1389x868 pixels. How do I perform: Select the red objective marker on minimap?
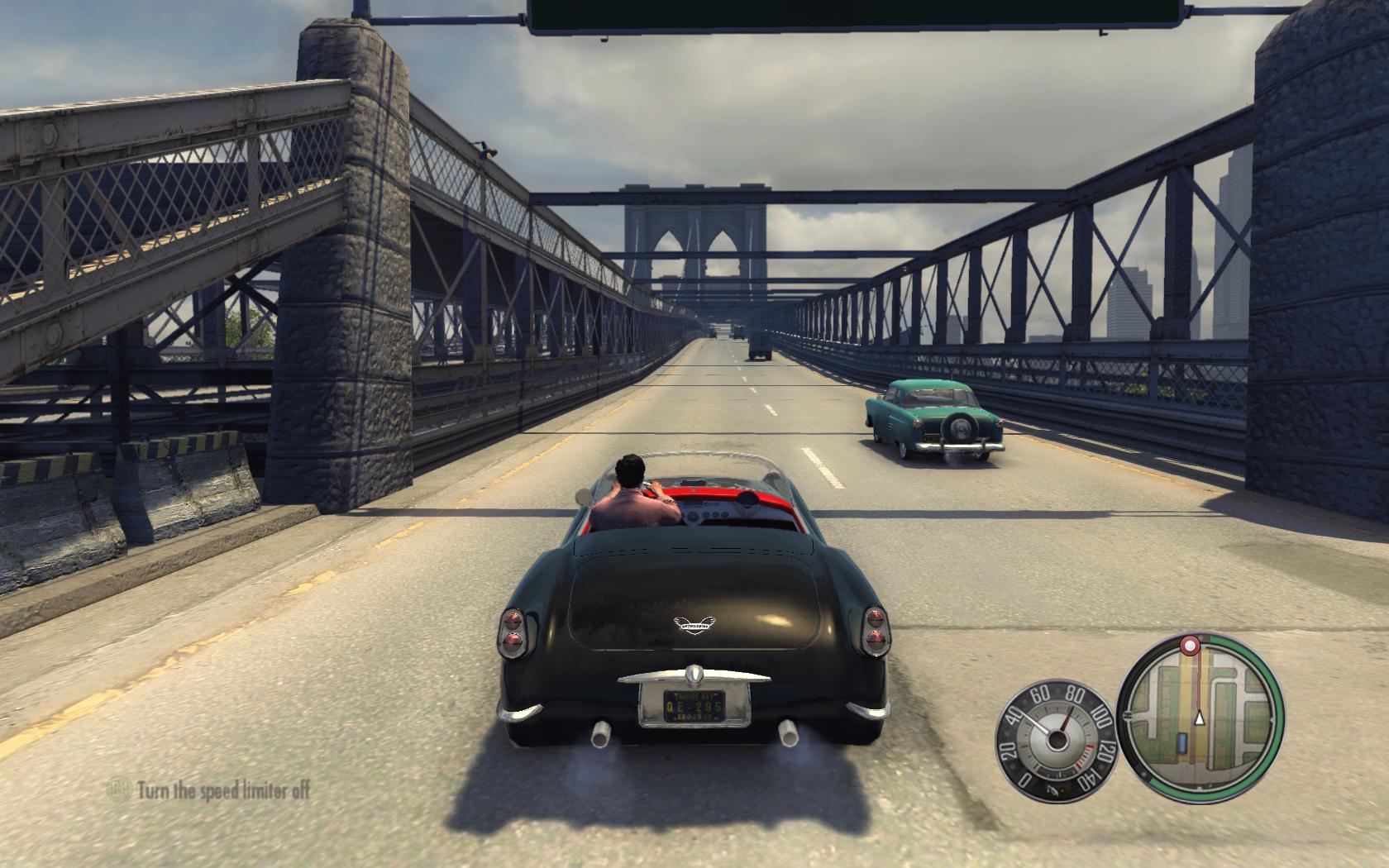click(1191, 644)
